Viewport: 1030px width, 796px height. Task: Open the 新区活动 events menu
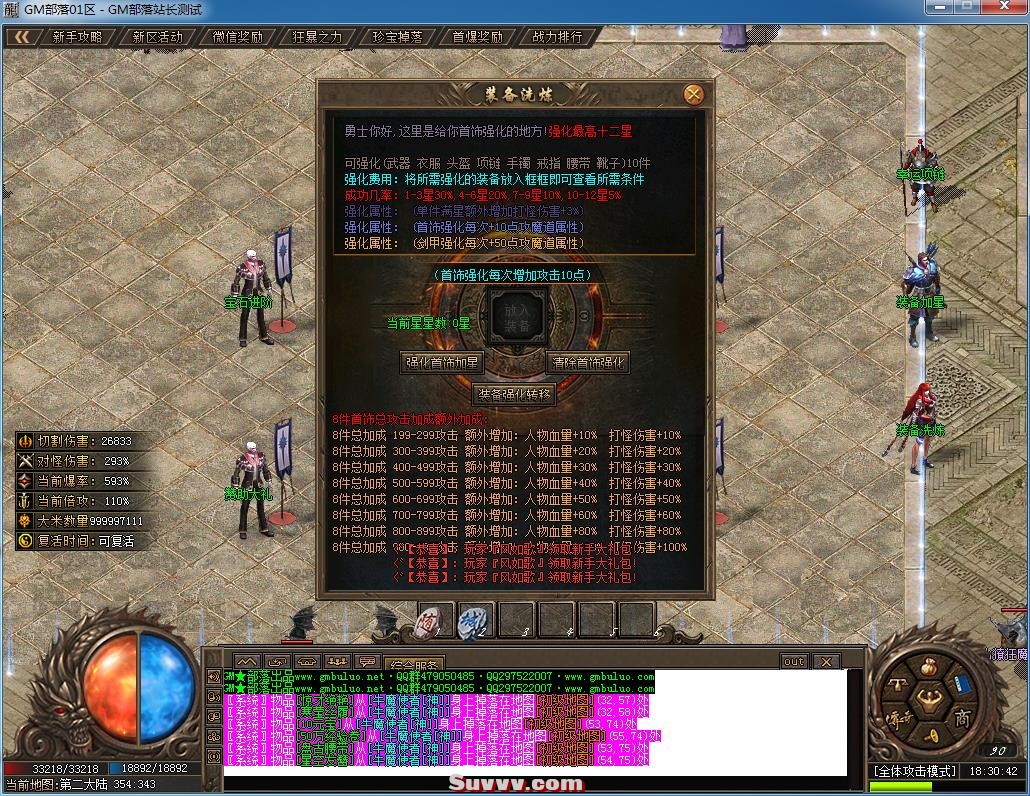[157, 37]
